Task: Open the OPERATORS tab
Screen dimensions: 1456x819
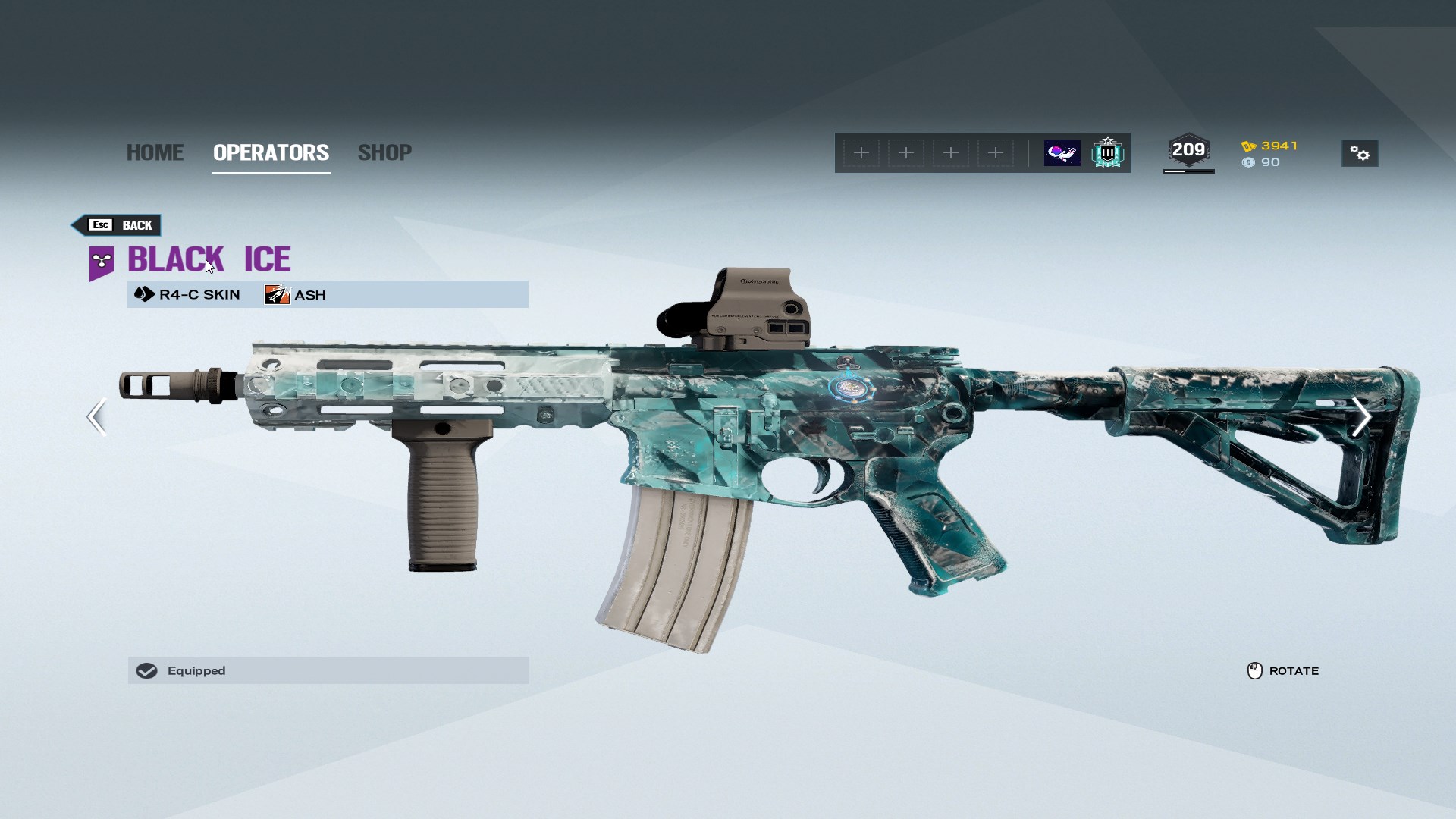Action: pos(271,152)
